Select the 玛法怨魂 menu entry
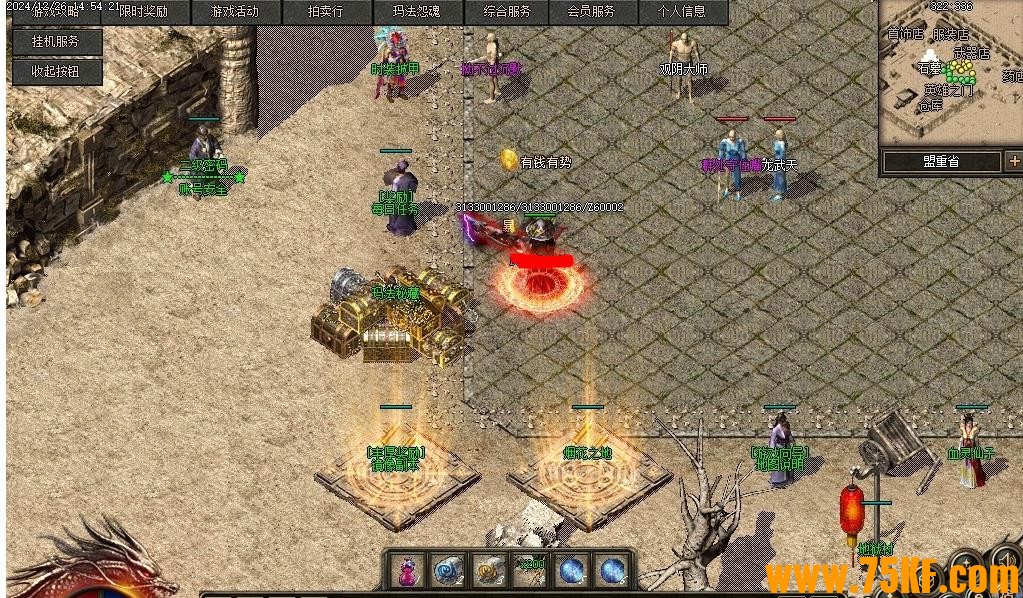1023x598 pixels. (x=417, y=12)
